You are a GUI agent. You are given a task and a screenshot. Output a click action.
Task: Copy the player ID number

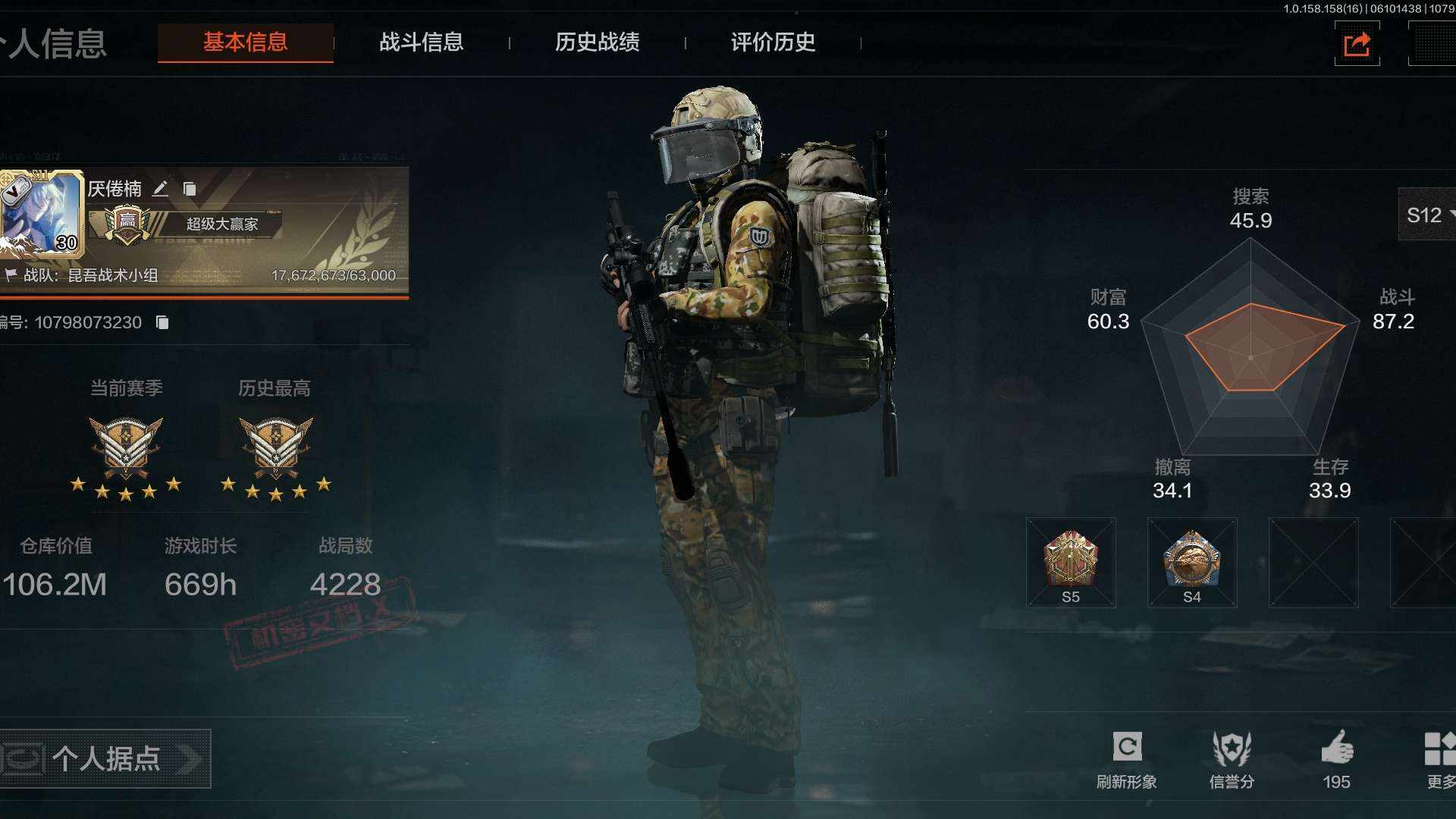click(162, 322)
